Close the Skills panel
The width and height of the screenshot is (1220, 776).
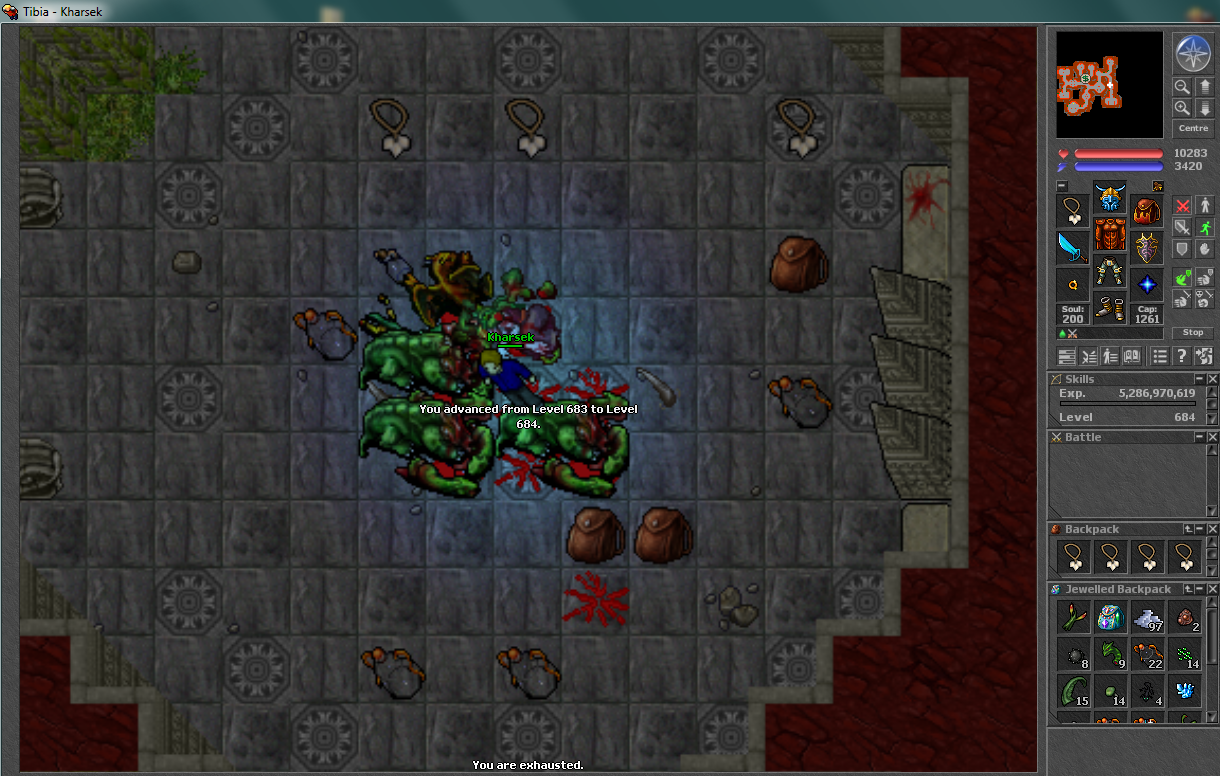click(x=1213, y=379)
